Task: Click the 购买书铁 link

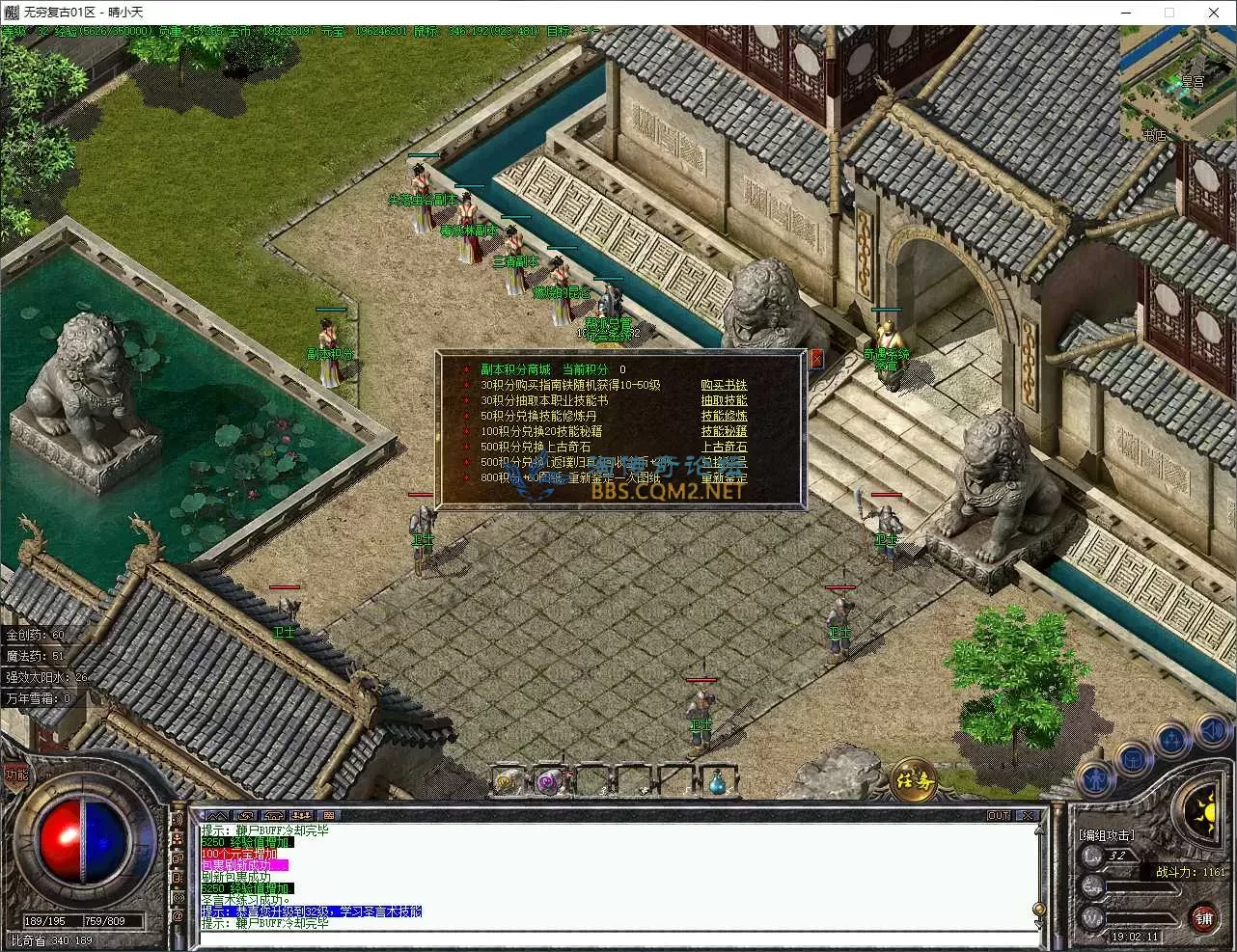Action: tap(724, 385)
